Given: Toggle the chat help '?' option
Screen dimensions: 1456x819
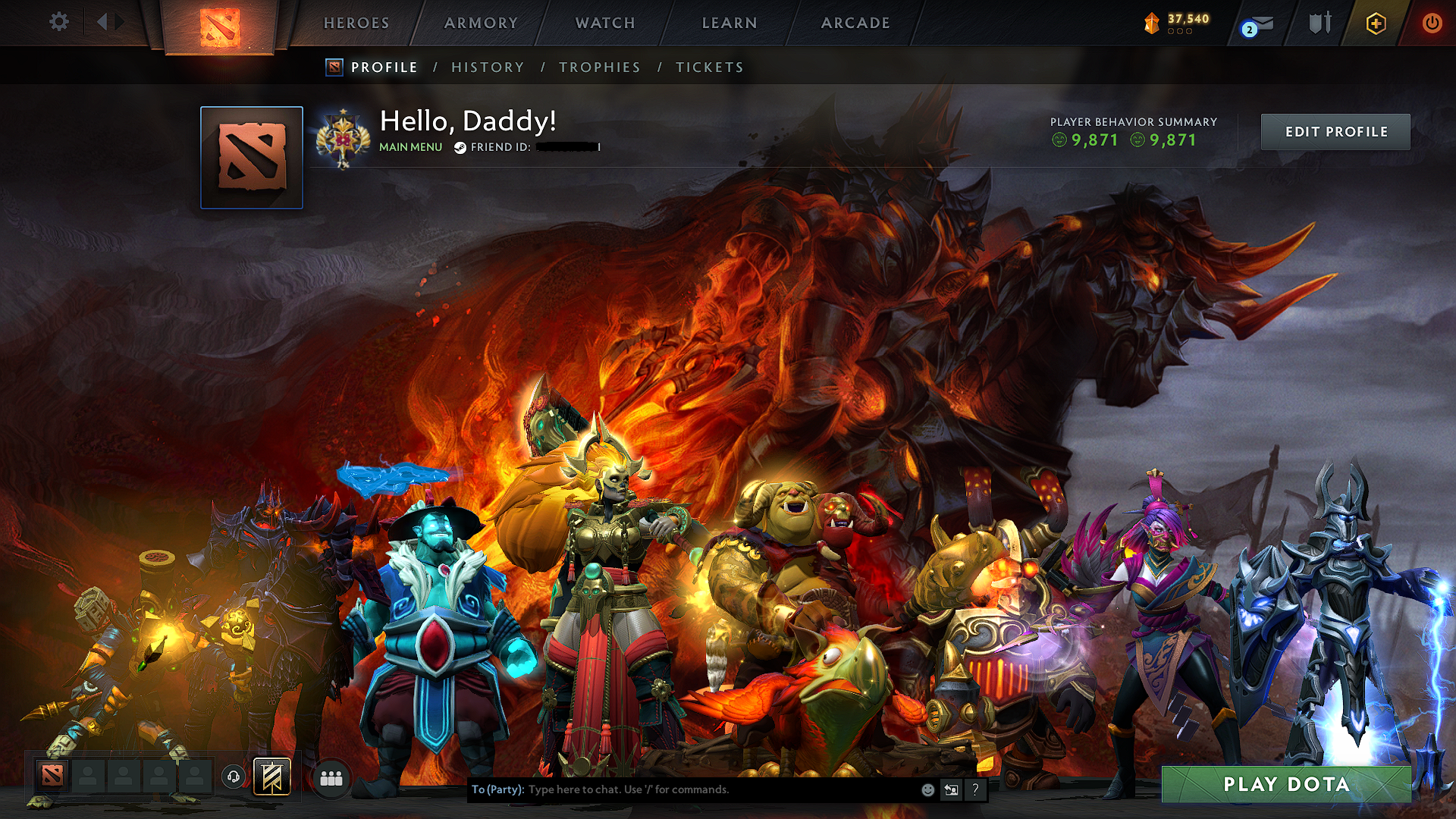Looking at the screenshot, I should coord(975,789).
